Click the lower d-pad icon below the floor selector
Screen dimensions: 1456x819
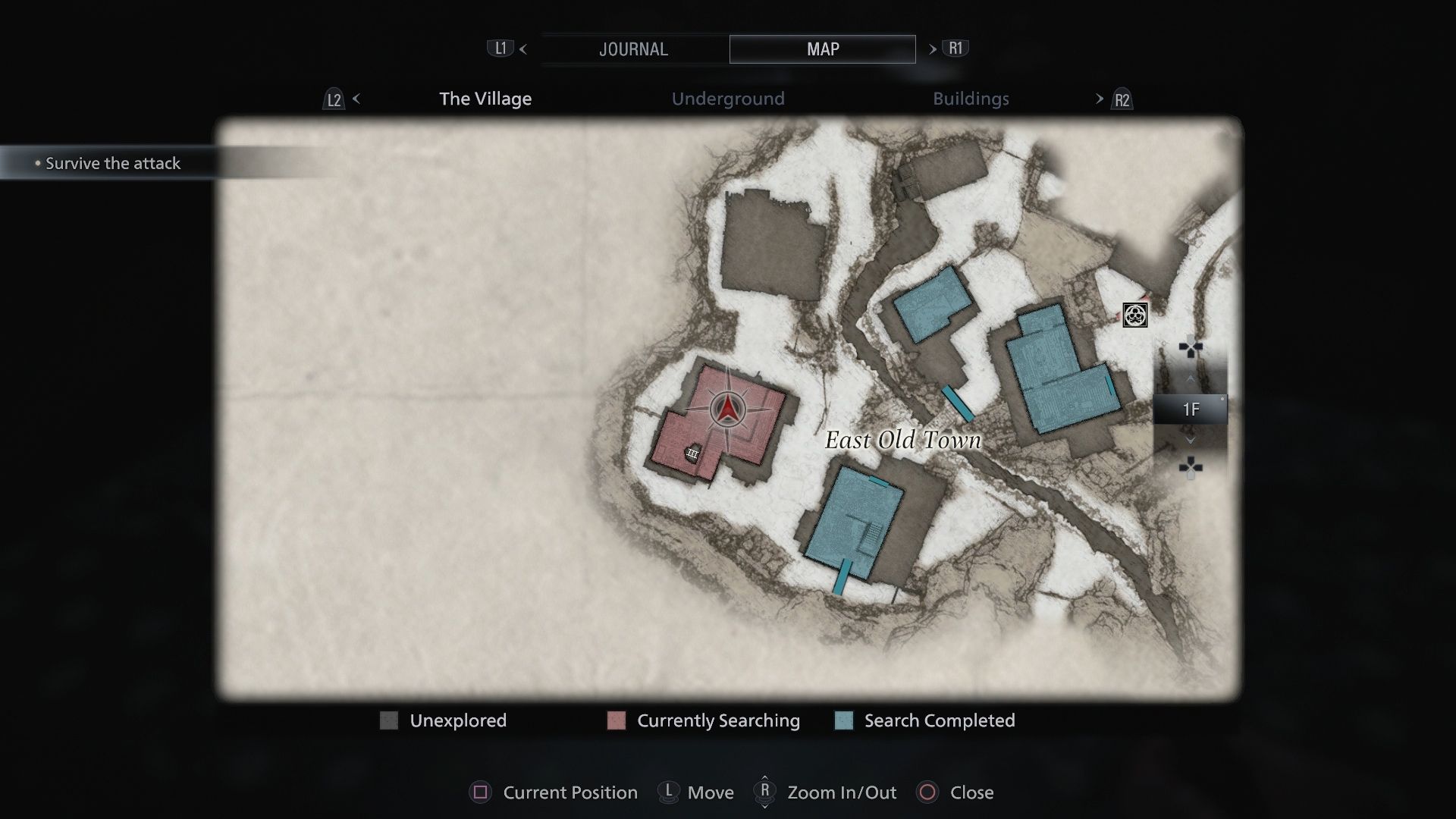tap(1190, 469)
